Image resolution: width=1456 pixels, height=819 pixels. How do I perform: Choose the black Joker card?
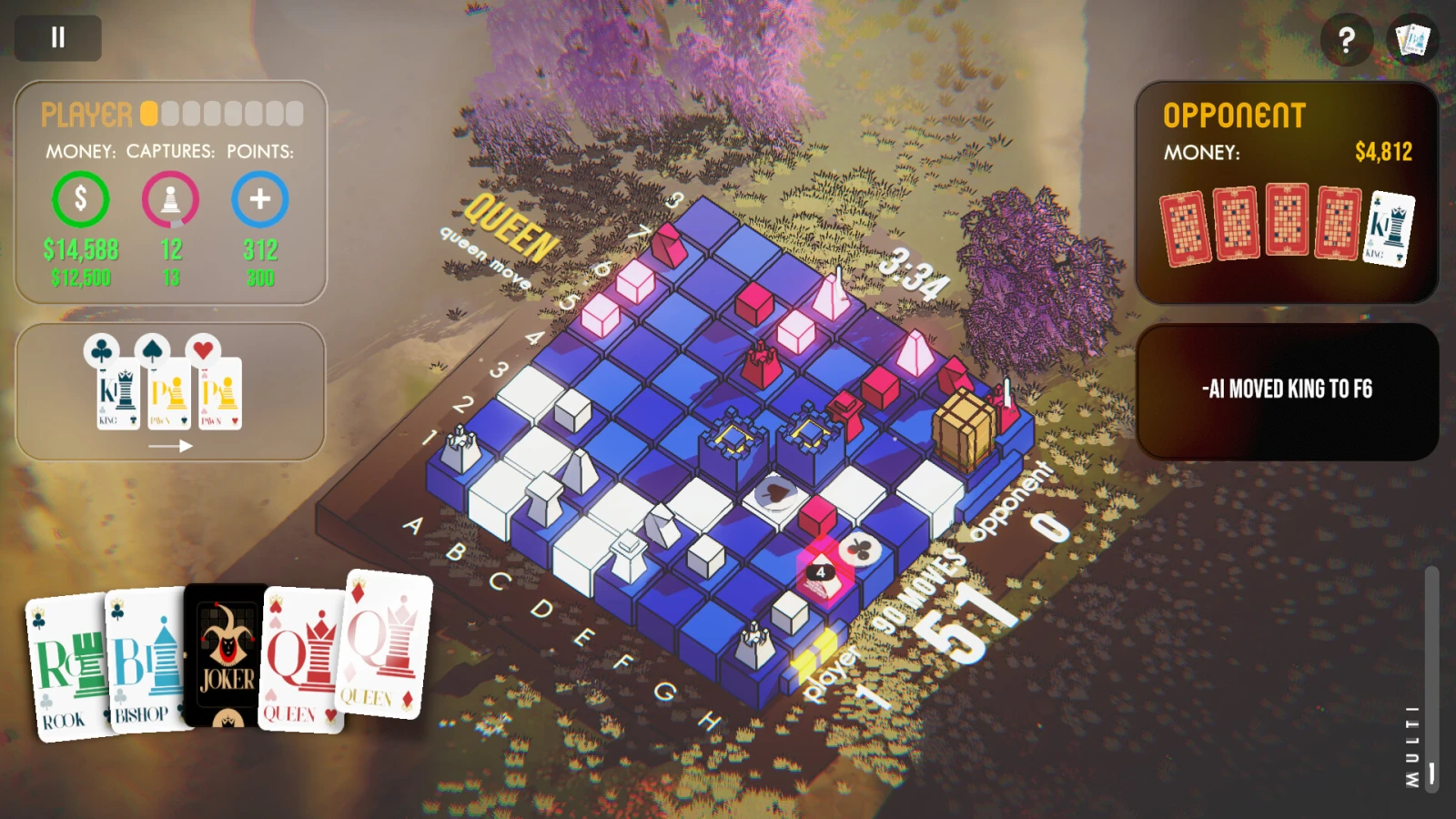(x=226, y=655)
